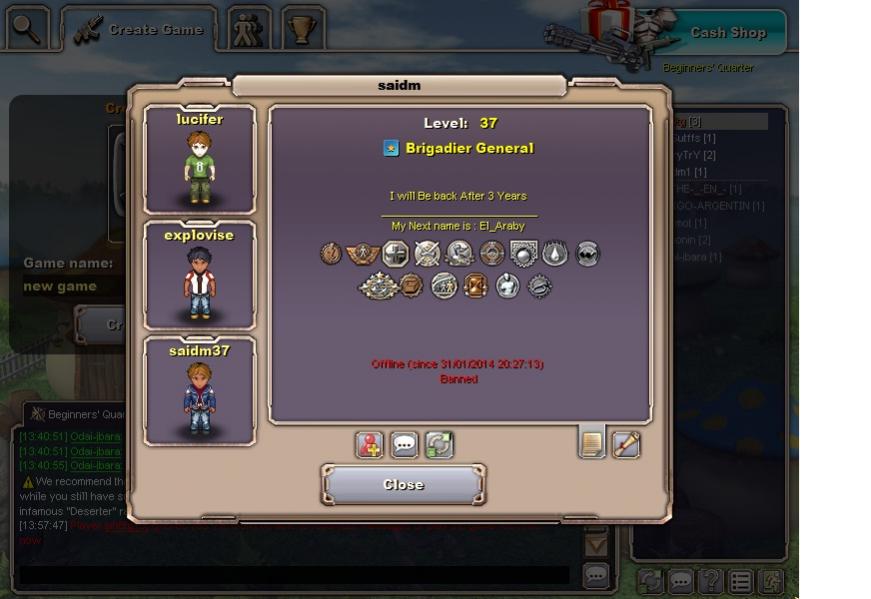This screenshot has width=871, height=599.
Task: Open the question mark help button
Action: click(x=710, y=581)
